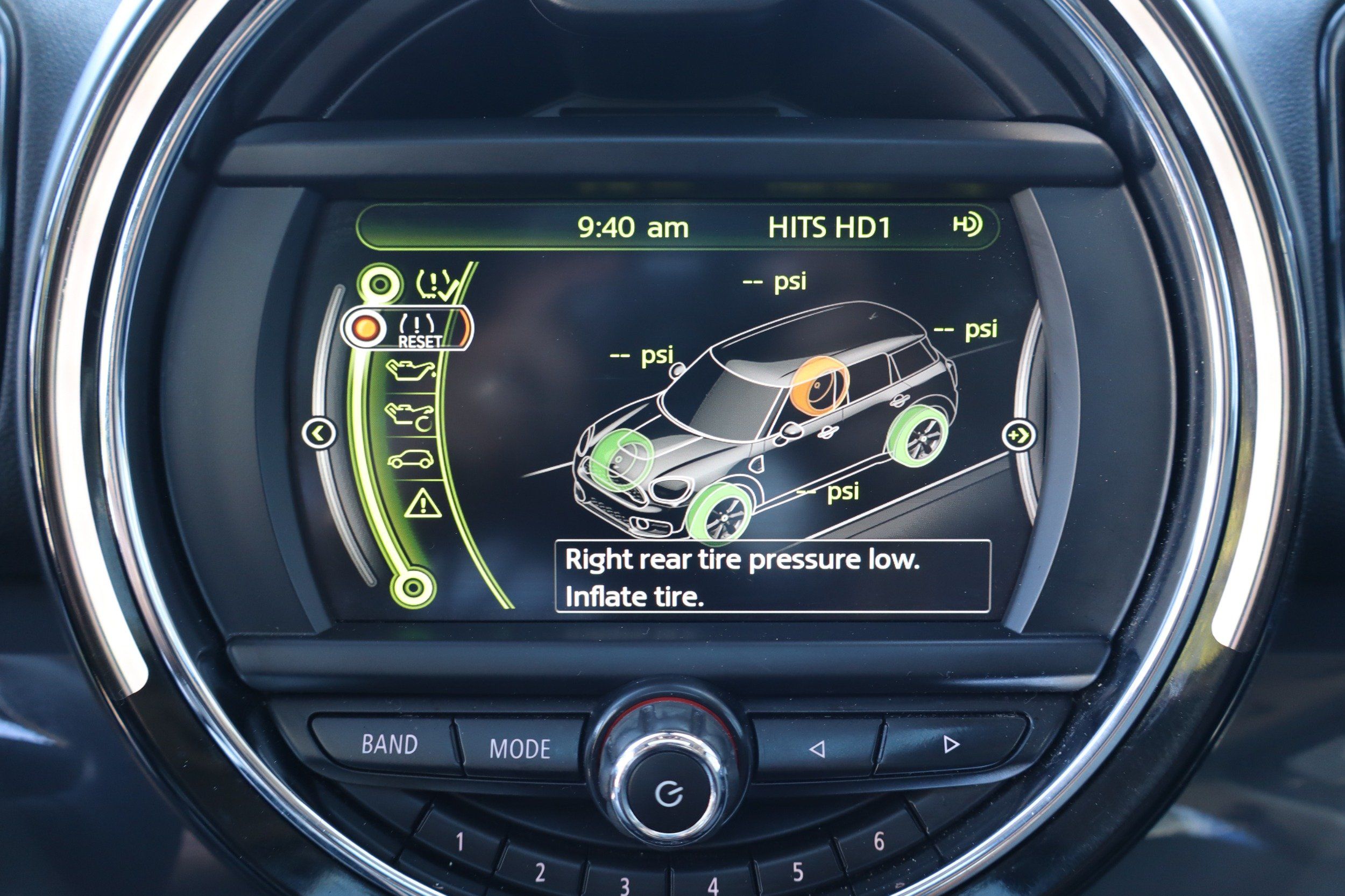Select the tire pressure RESET entry

[420, 331]
